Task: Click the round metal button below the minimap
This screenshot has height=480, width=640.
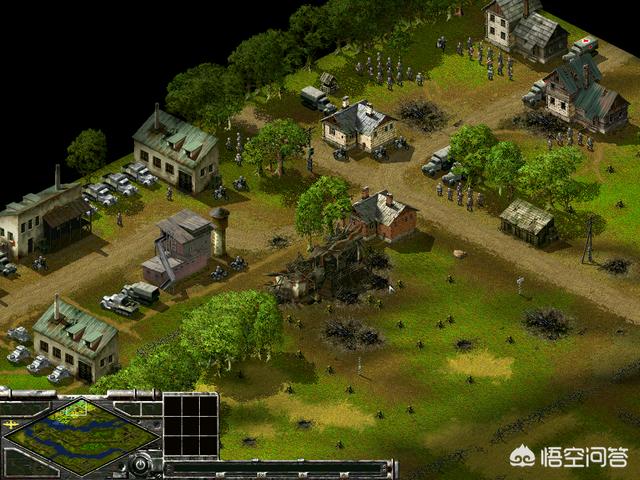Action: pyautogui.click(x=141, y=463)
